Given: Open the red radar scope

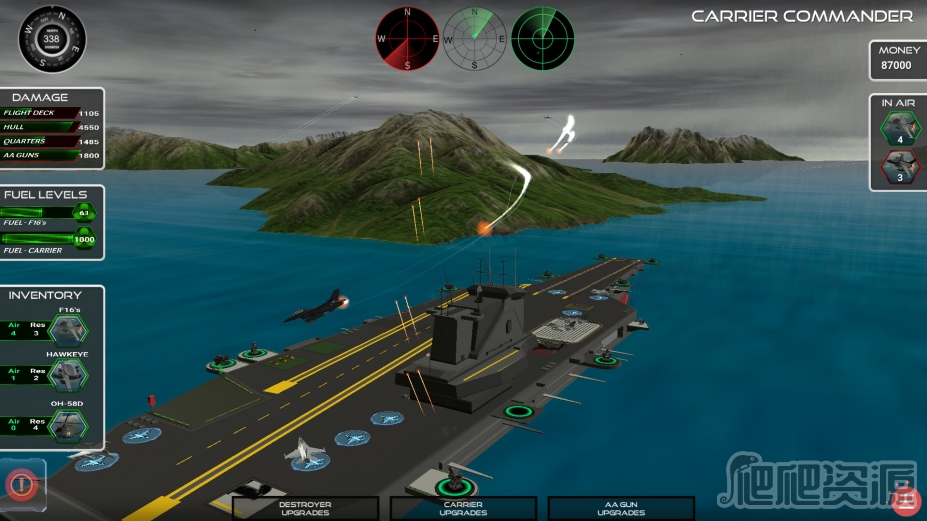Looking at the screenshot, I should (x=408, y=39).
